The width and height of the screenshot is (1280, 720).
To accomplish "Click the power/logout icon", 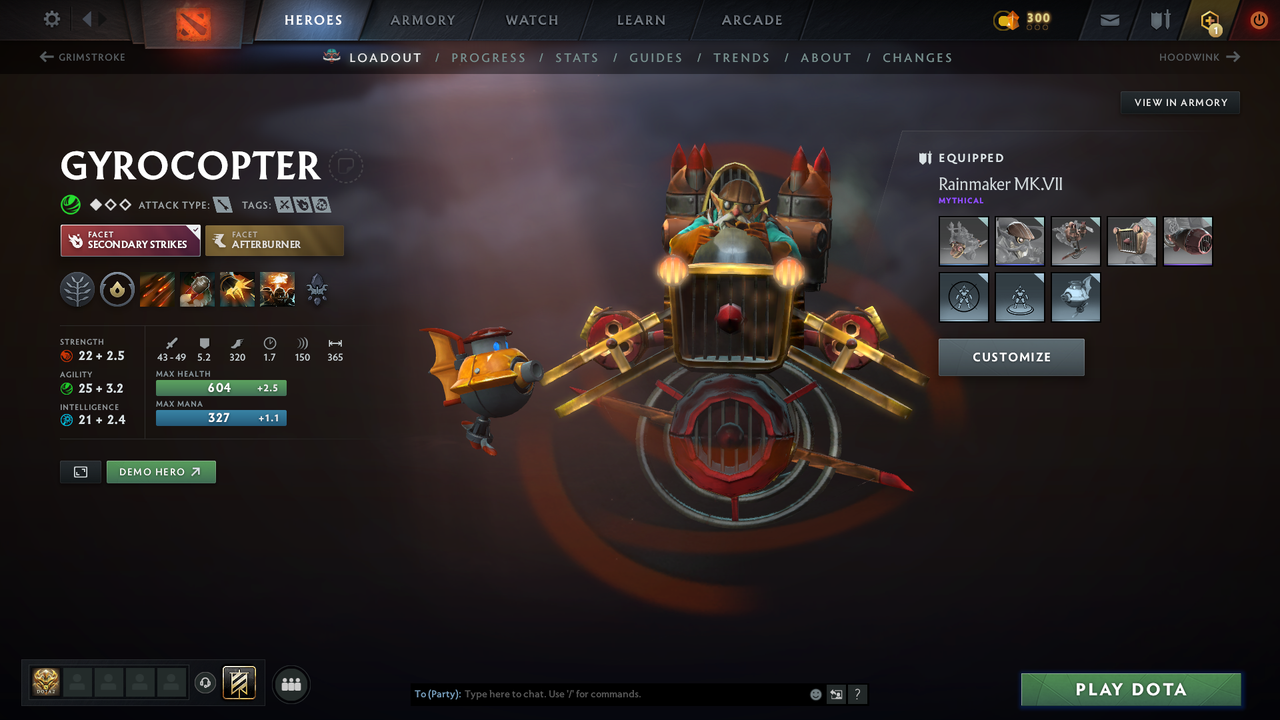I will pos(1259,19).
